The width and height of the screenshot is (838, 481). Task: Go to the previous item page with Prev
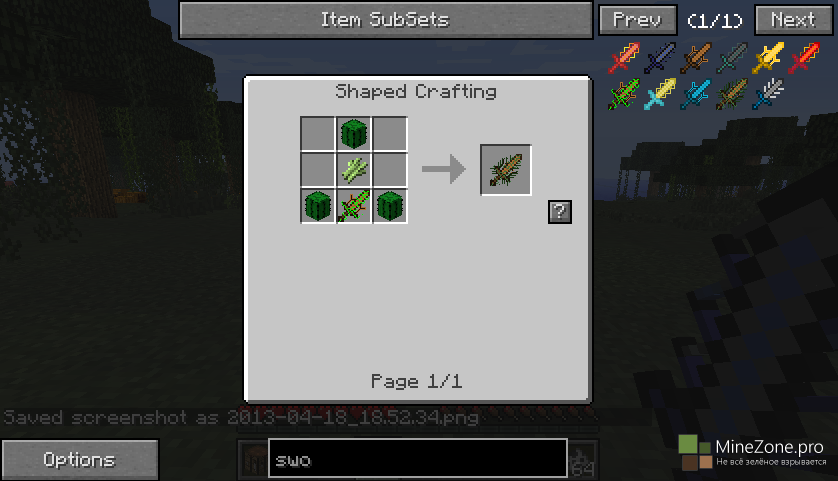click(637, 20)
